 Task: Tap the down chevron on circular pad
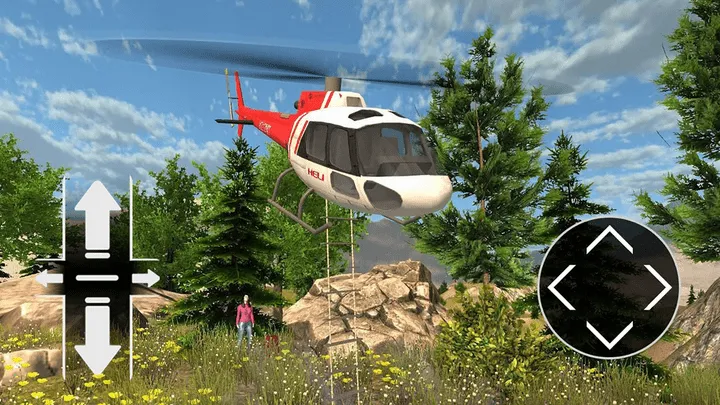(609, 334)
